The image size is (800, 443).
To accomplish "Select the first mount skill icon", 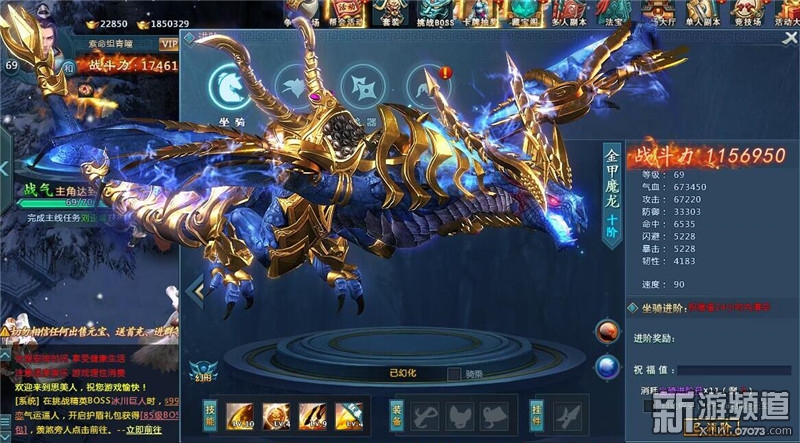I will point(241,414).
